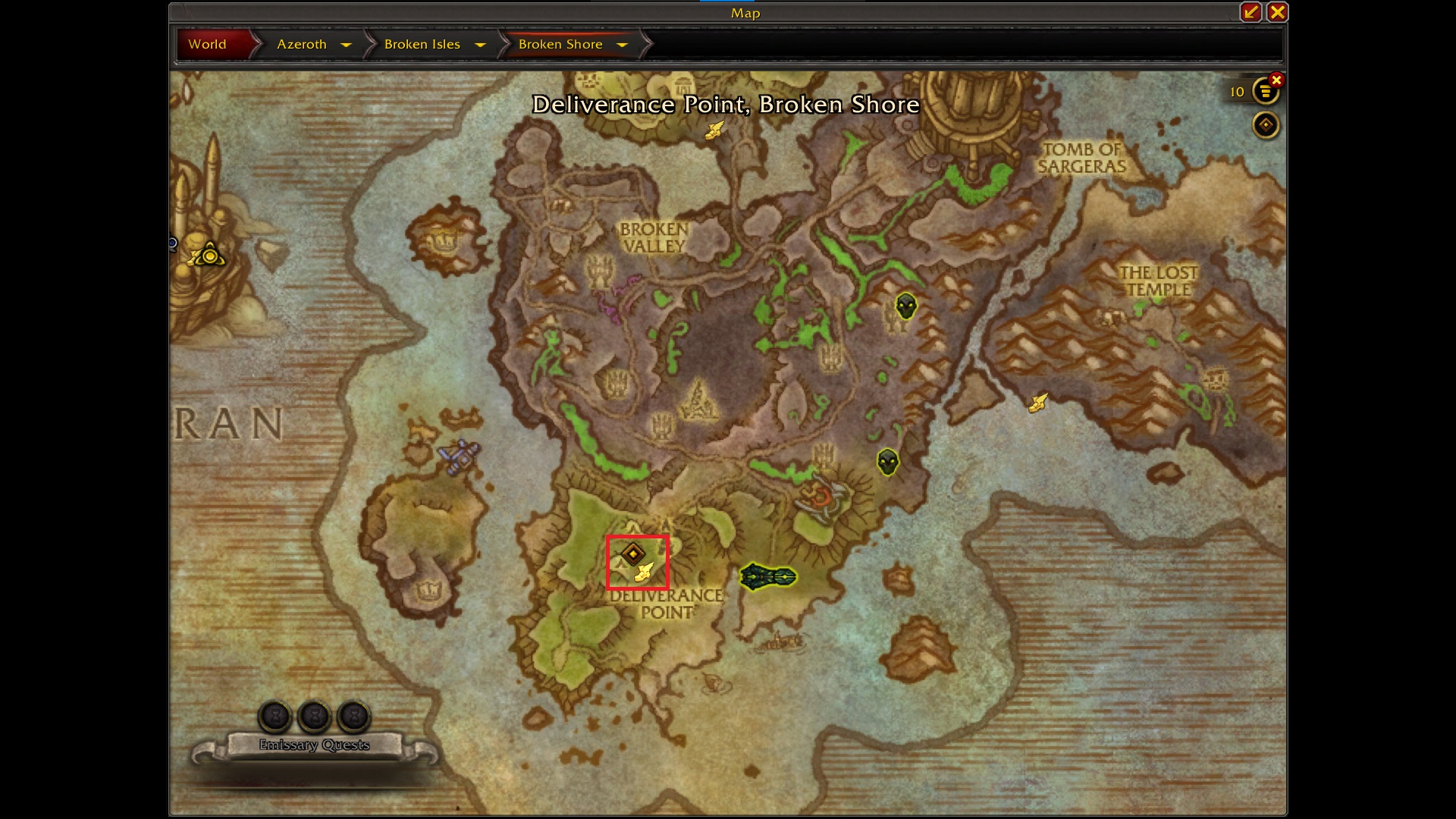Select the Deliverance Point flight master marker
1456x819 pixels.
pyautogui.click(x=644, y=573)
